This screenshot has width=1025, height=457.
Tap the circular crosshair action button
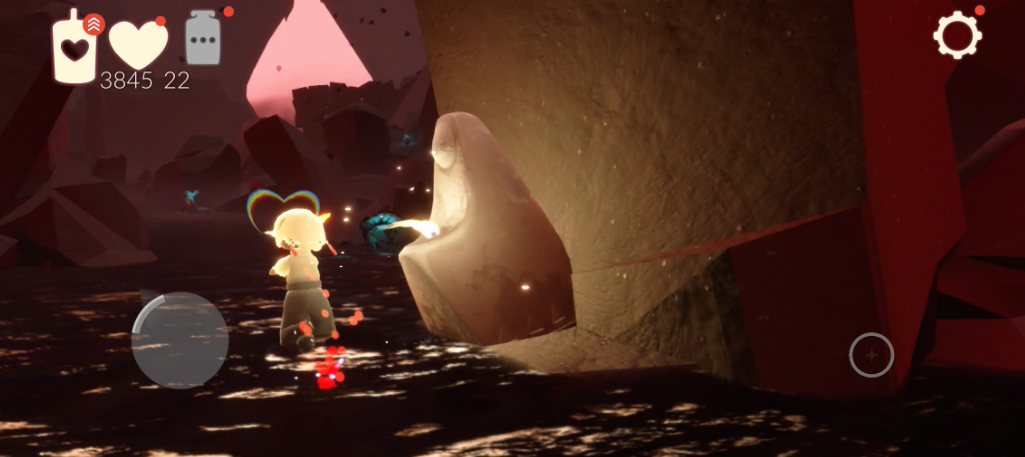[871, 355]
